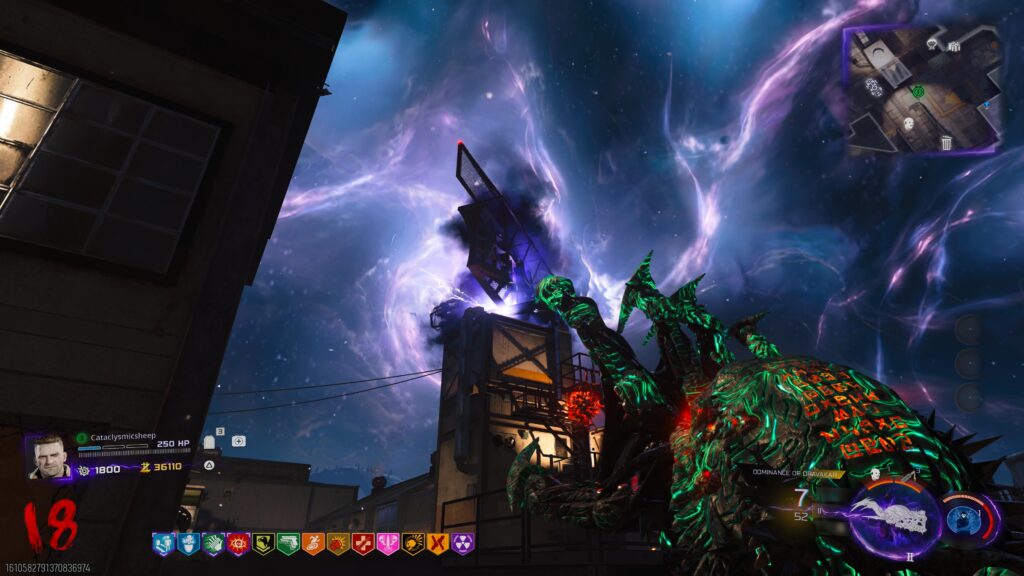This screenshot has height=576, width=1024.
Task: Click the orange running-figure perk icon
Action: (x=313, y=544)
